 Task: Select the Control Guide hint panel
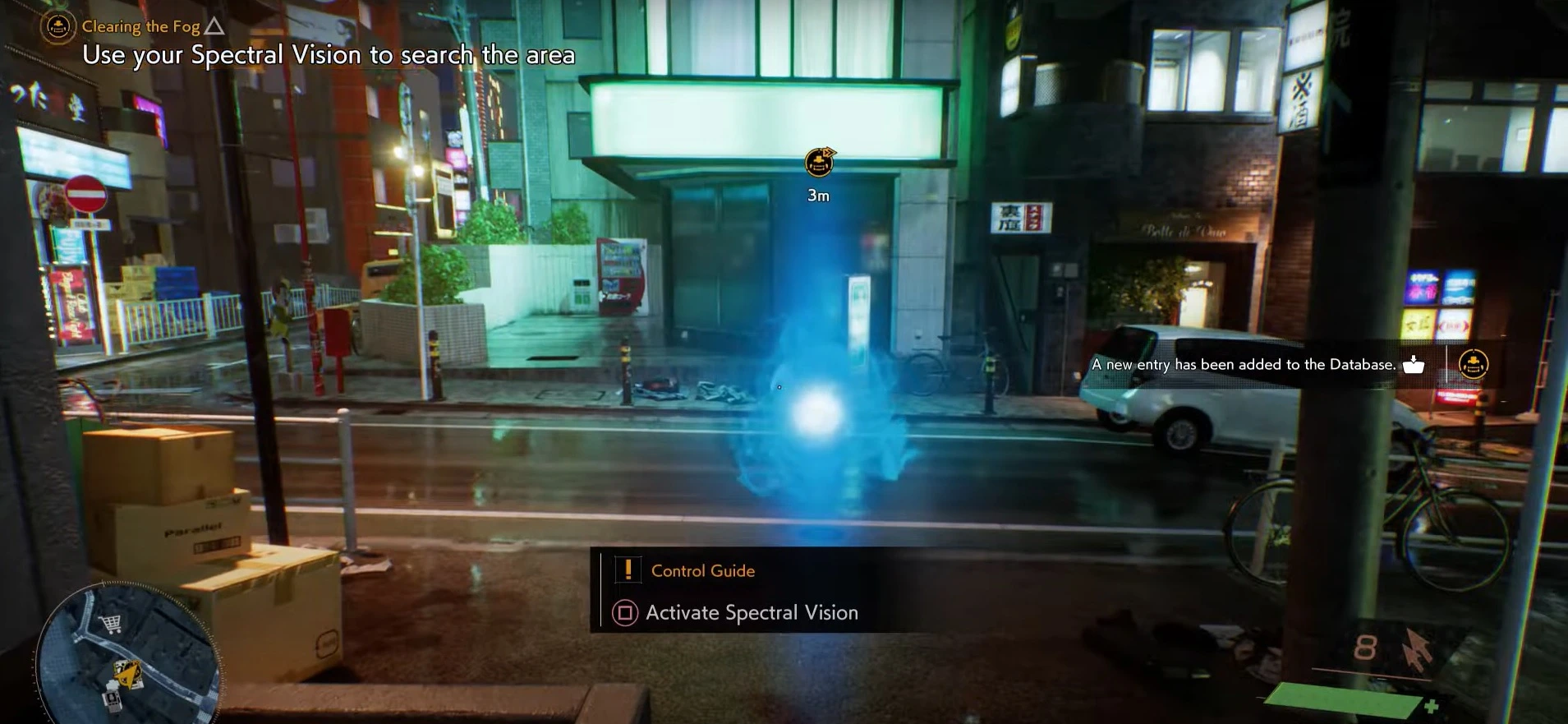point(702,570)
